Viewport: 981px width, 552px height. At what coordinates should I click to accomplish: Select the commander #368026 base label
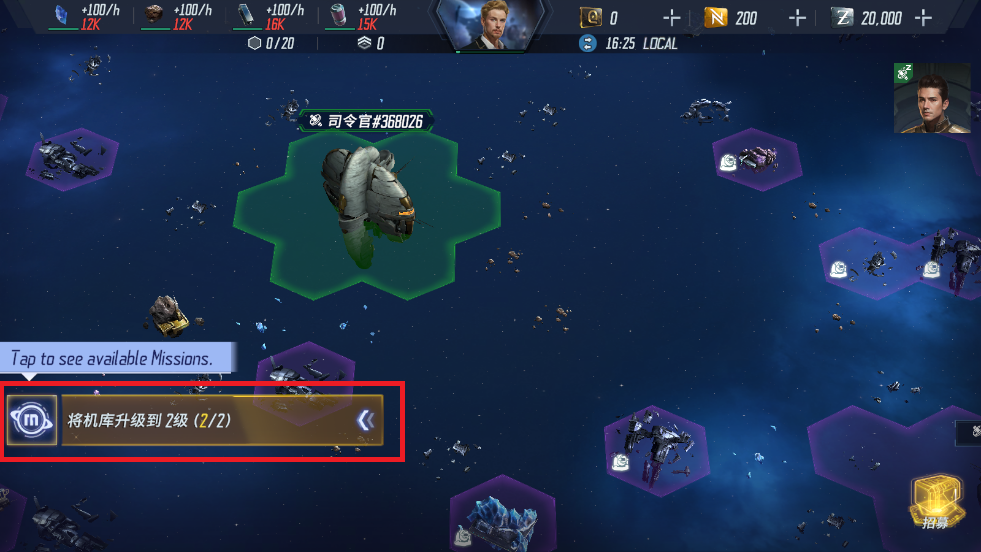[x=366, y=121]
